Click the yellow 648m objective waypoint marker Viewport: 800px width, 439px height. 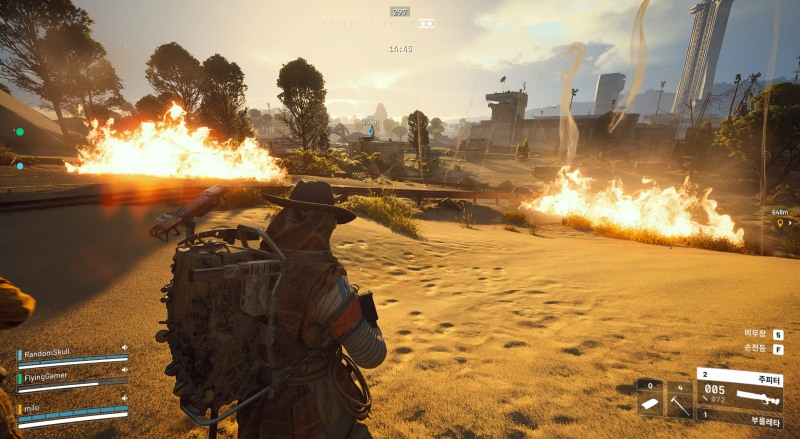pyautogui.click(x=780, y=222)
